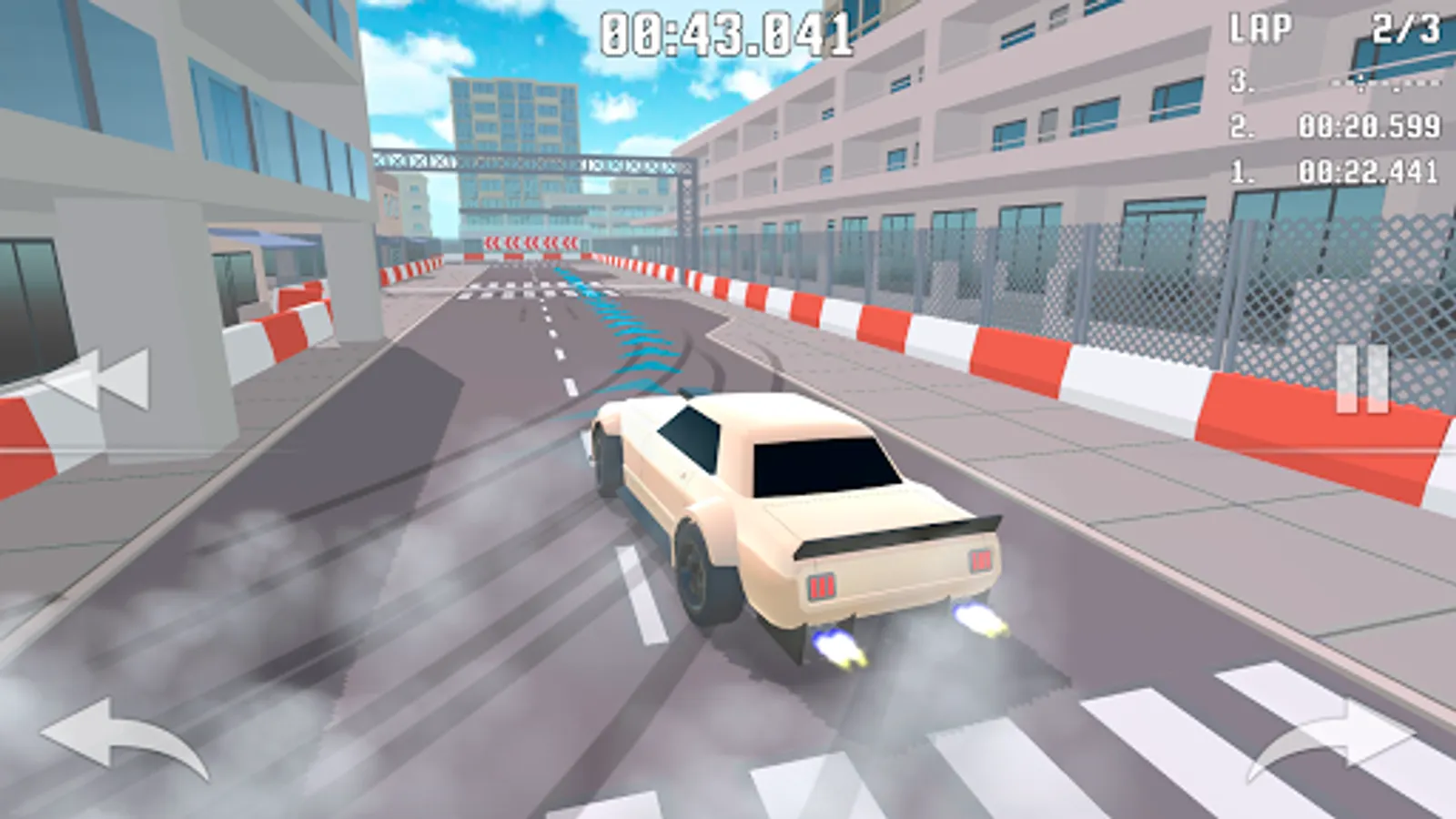Select the LAP label in the HUD
This screenshot has height=819, width=1456.
pyautogui.click(x=1260, y=27)
